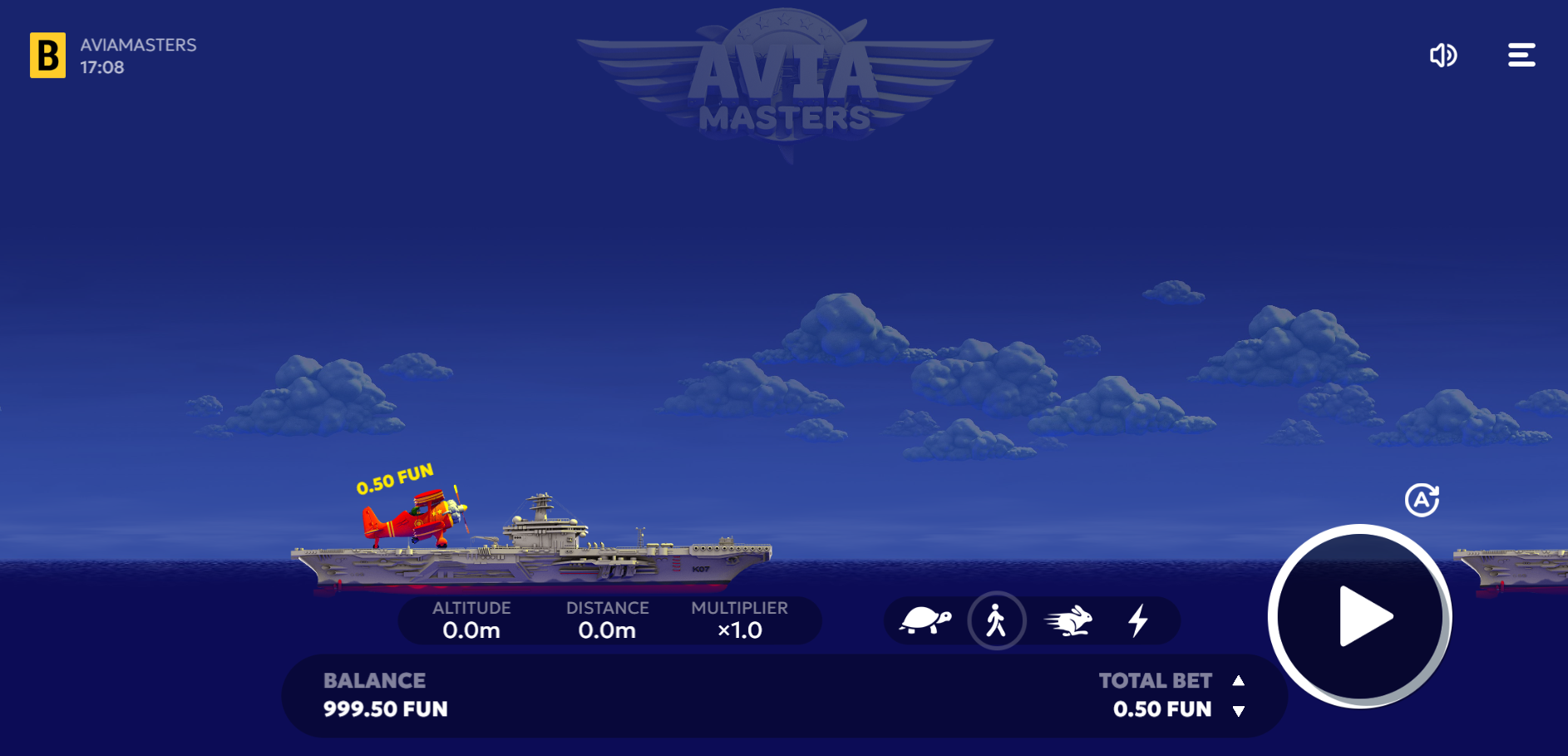Select the walking man speed icon
1568x756 pixels.
click(x=997, y=620)
